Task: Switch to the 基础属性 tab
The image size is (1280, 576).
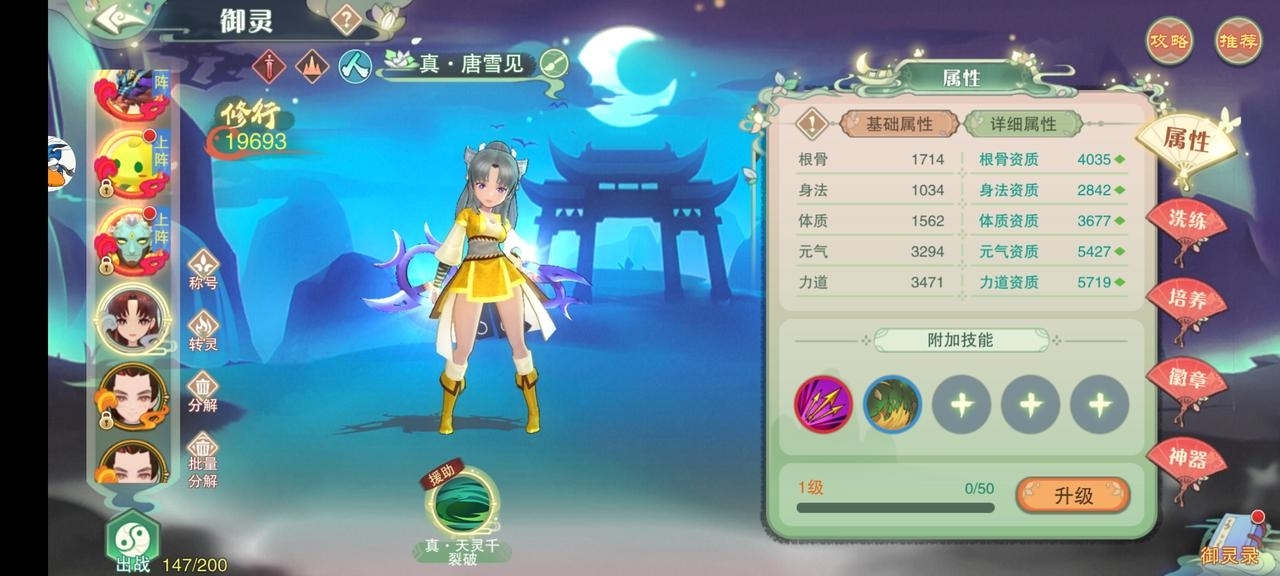Action: 898,124
